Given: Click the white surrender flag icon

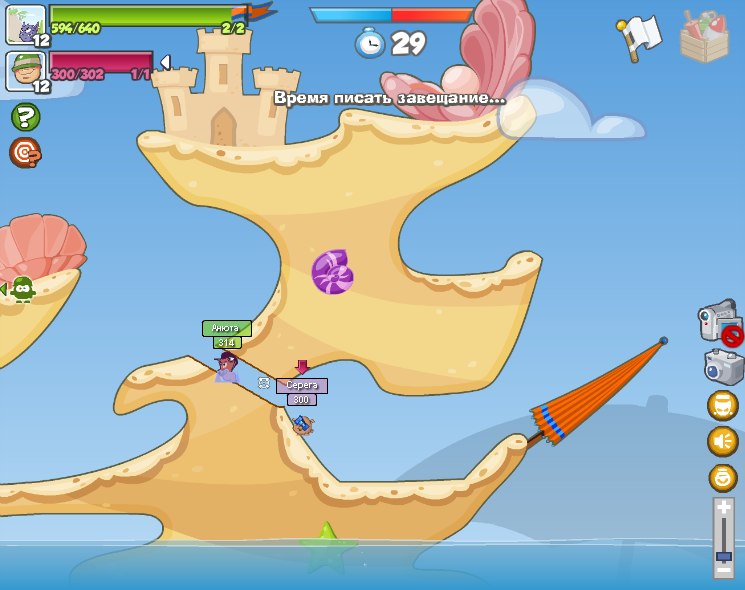Looking at the screenshot, I should click(x=639, y=37).
